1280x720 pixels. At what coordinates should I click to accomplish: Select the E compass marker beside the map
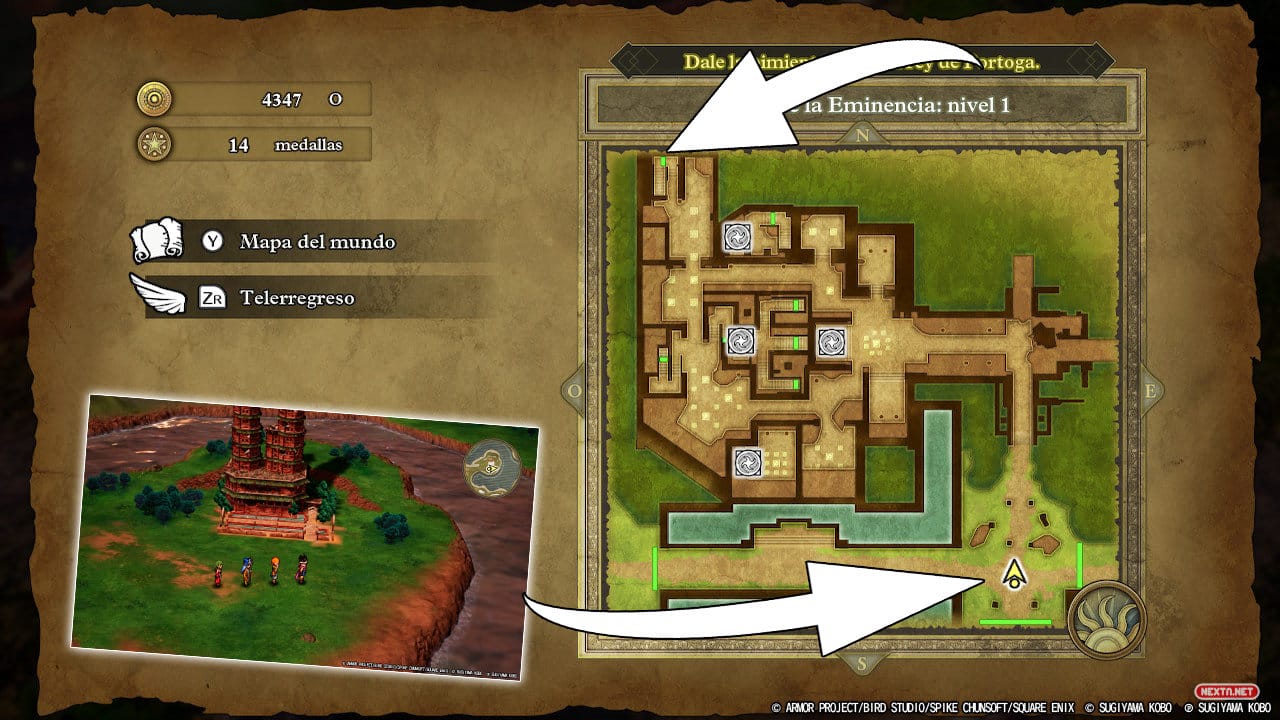(x=1148, y=391)
